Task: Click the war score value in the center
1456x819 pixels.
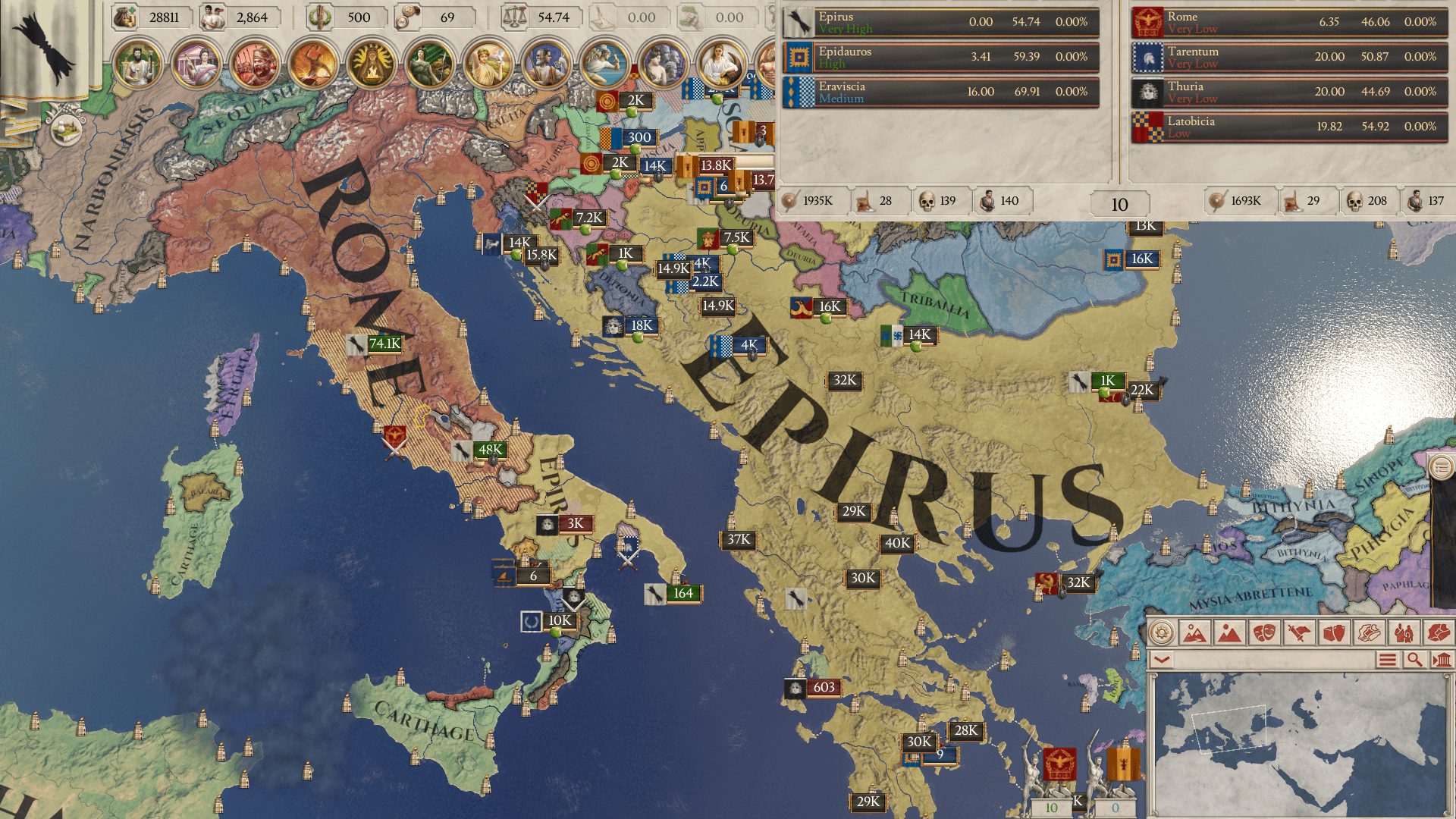Action: coord(1119,203)
